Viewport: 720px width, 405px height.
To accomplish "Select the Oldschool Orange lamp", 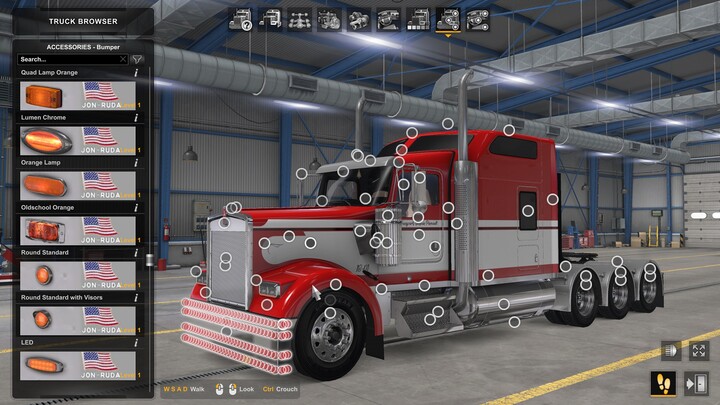I will pyautogui.click(x=78, y=231).
